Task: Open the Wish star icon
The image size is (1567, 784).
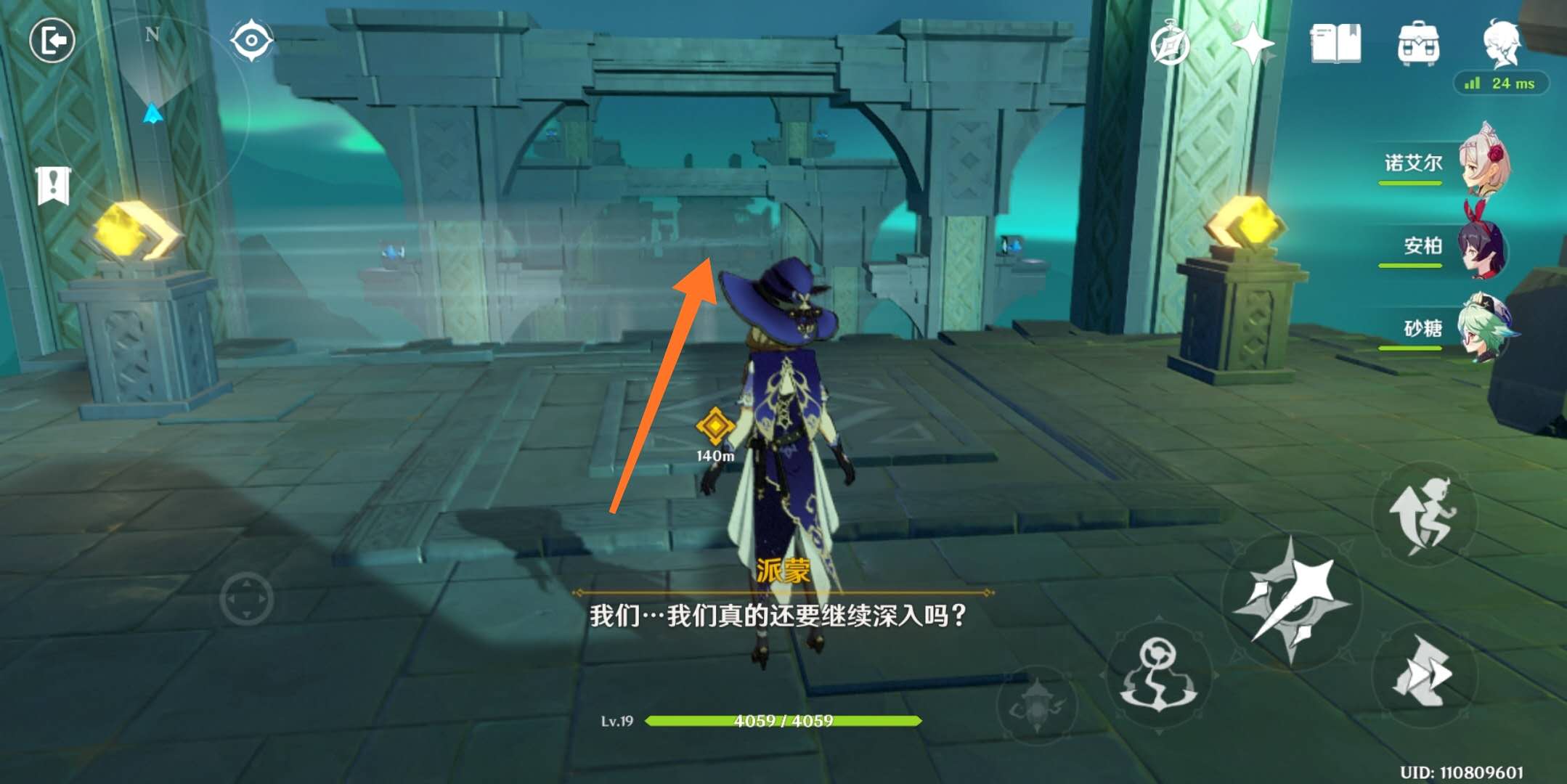Action: click(1254, 44)
